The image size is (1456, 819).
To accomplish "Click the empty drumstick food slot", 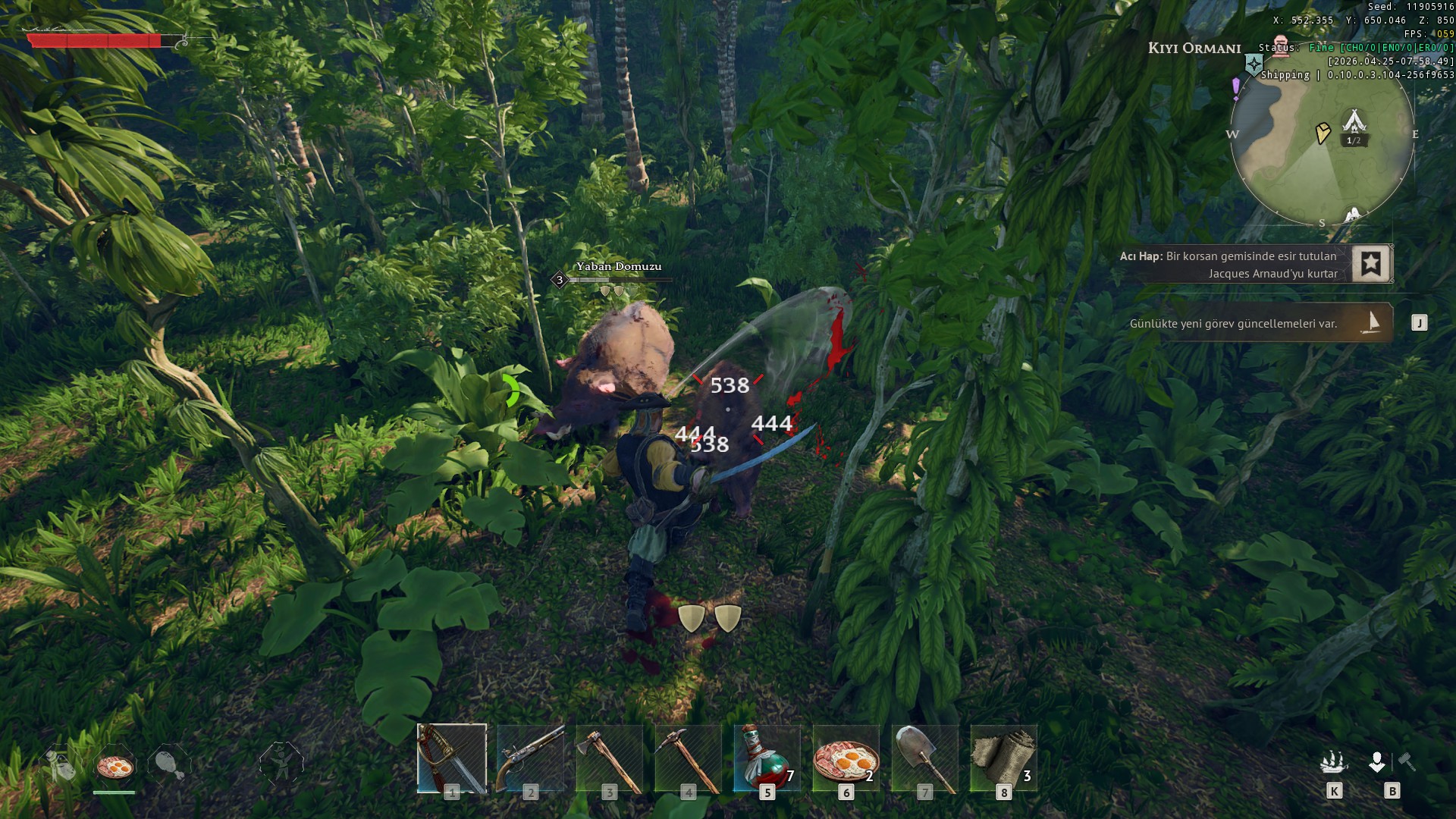I will click(x=168, y=764).
